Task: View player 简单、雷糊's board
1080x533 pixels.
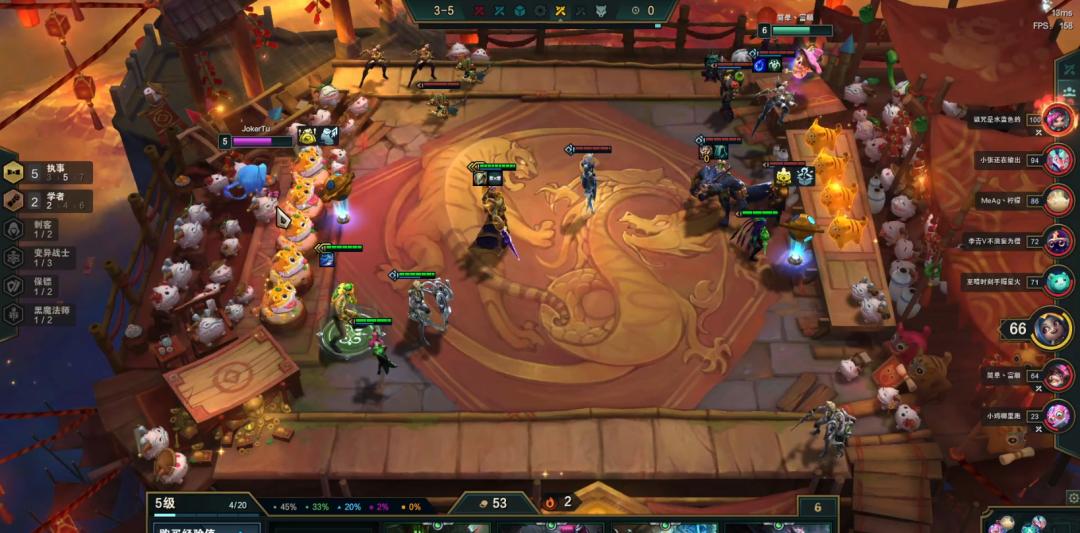Action: [x=1058, y=375]
